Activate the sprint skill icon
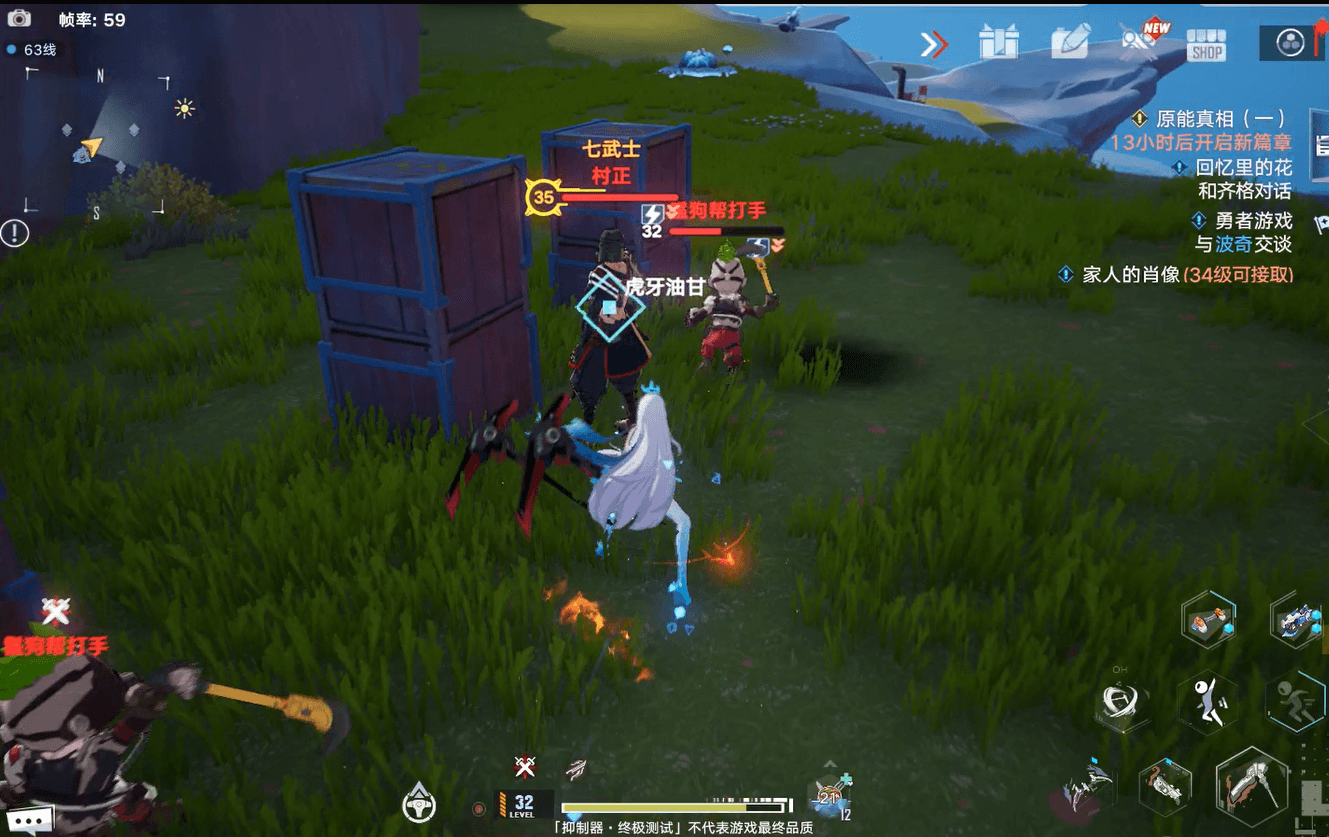Screen dimensions: 1329x837 click(x=1296, y=700)
